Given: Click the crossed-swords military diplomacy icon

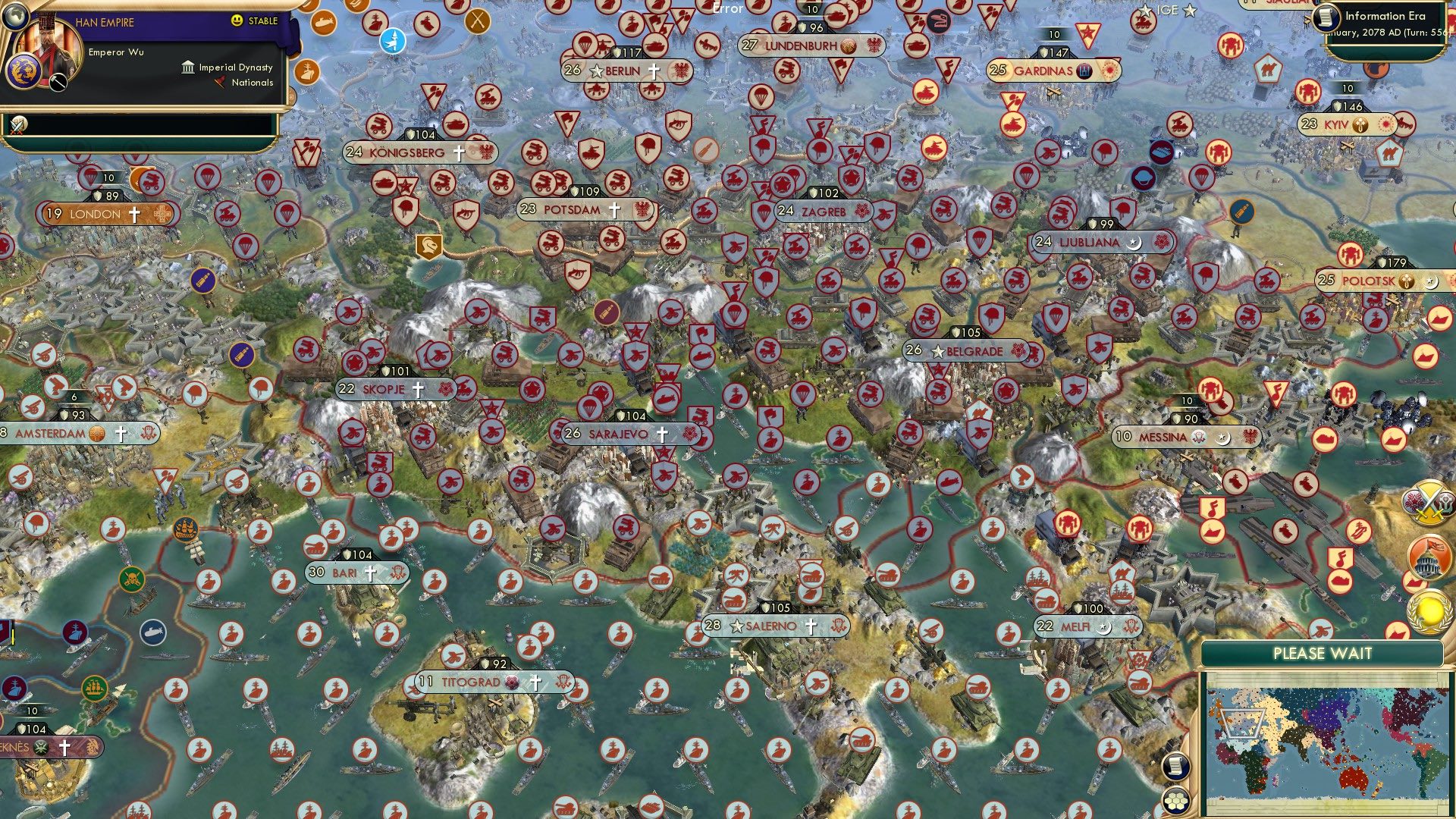Looking at the screenshot, I should (1429, 502).
